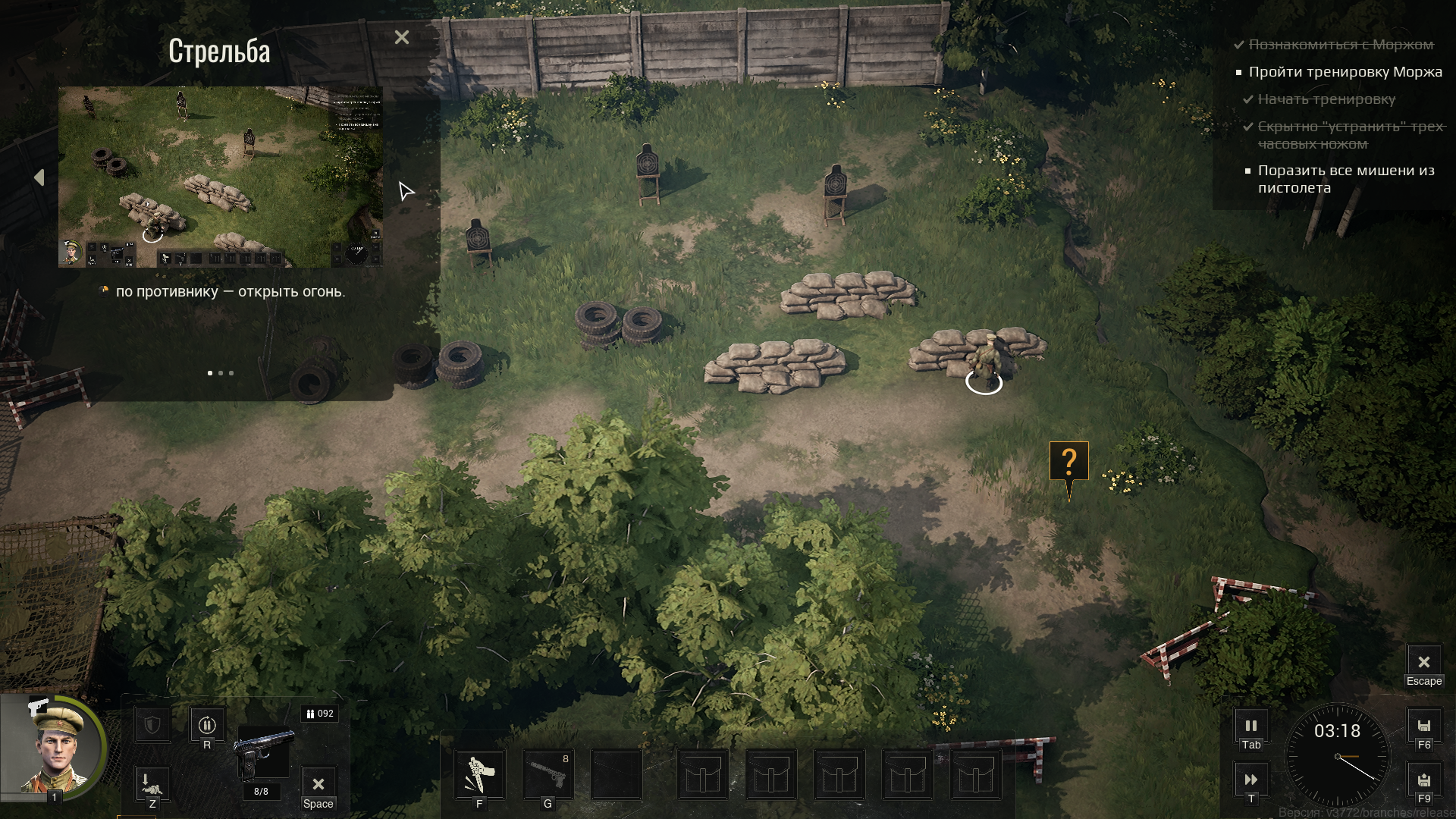The height and width of the screenshot is (819, 1456).
Task: Click the orange question mark hint marker
Action: pos(1069,461)
